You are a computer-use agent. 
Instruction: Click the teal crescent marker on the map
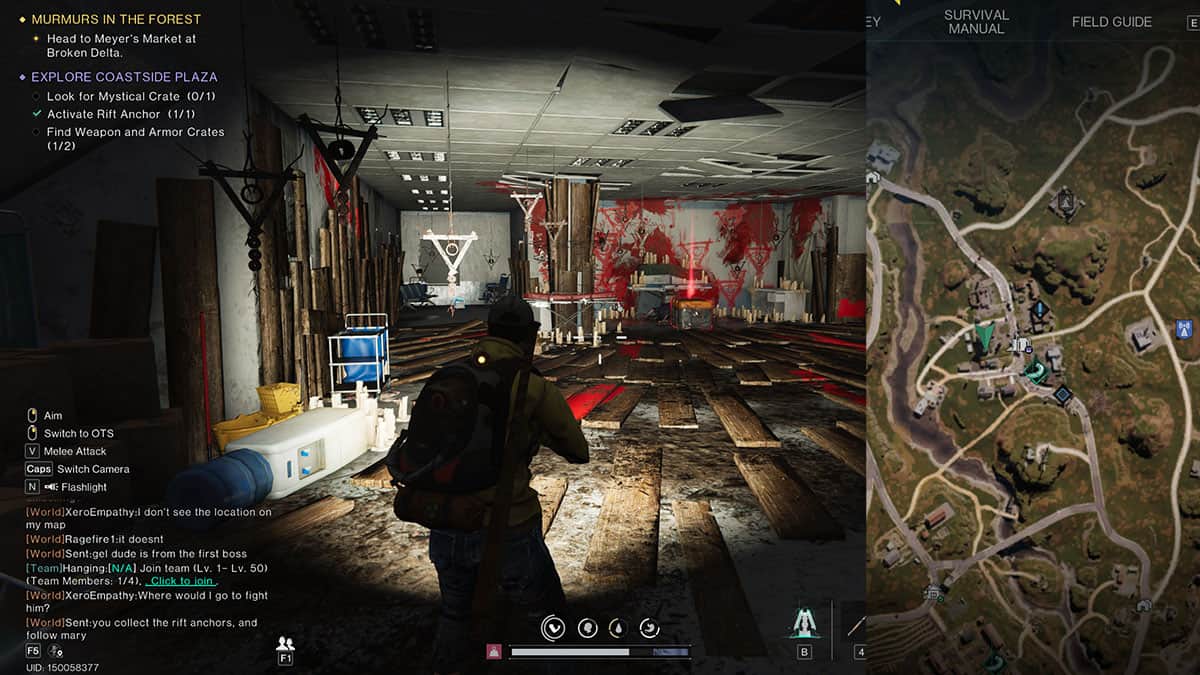point(1034,372)
